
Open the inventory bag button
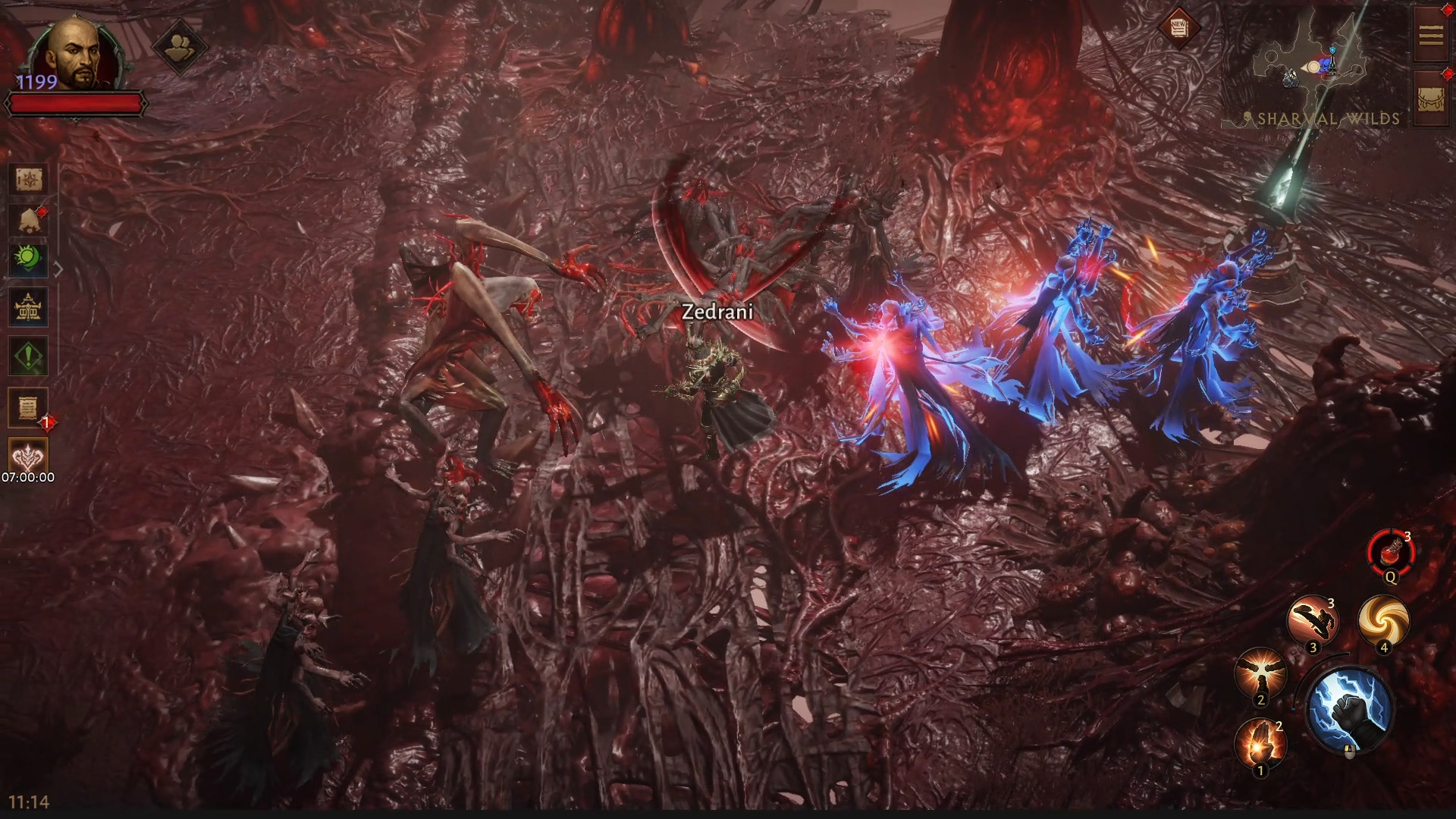click(1431, 99)
